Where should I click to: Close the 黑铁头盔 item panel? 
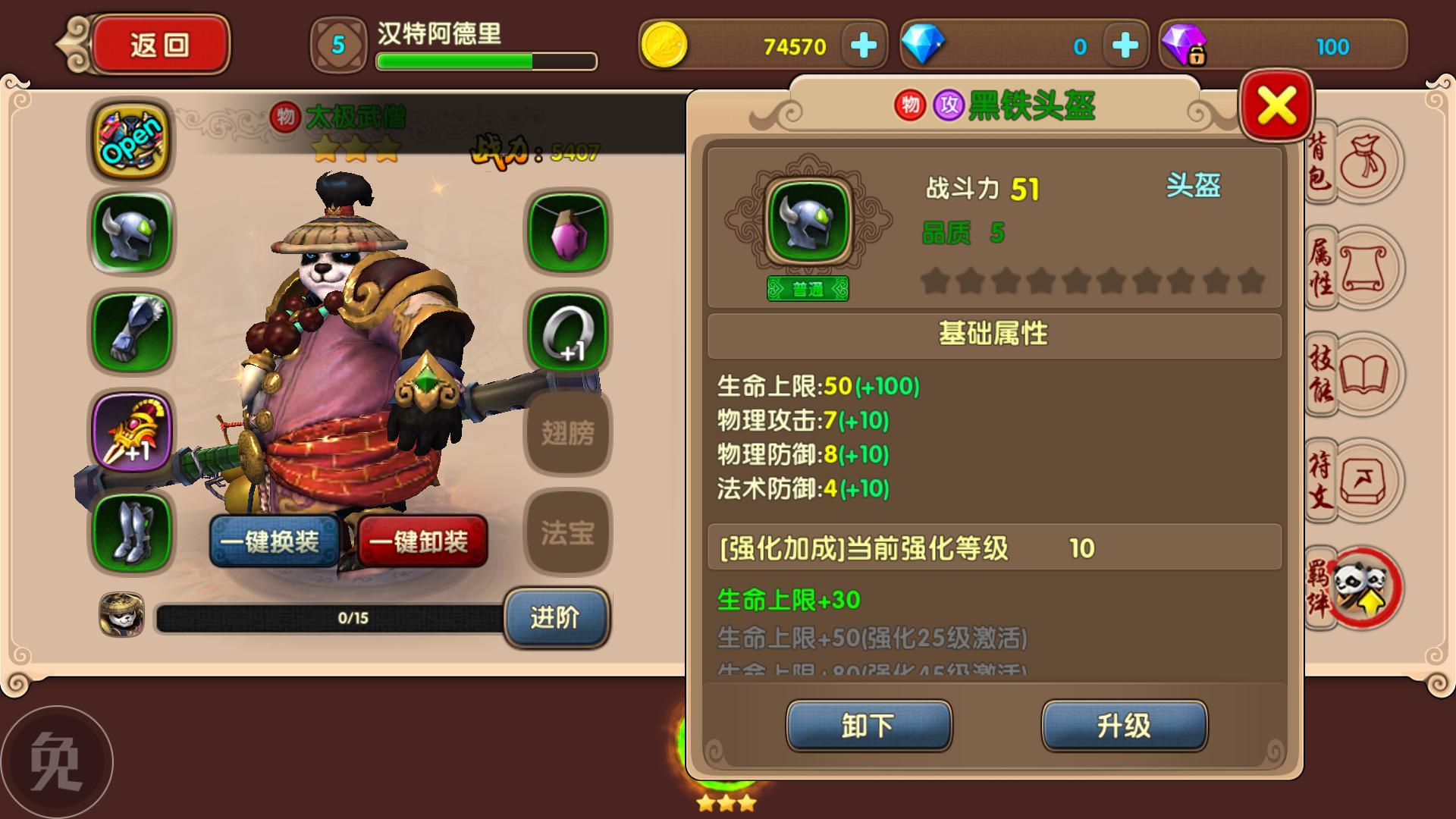pyautogui.click(x=1277, y=105)
